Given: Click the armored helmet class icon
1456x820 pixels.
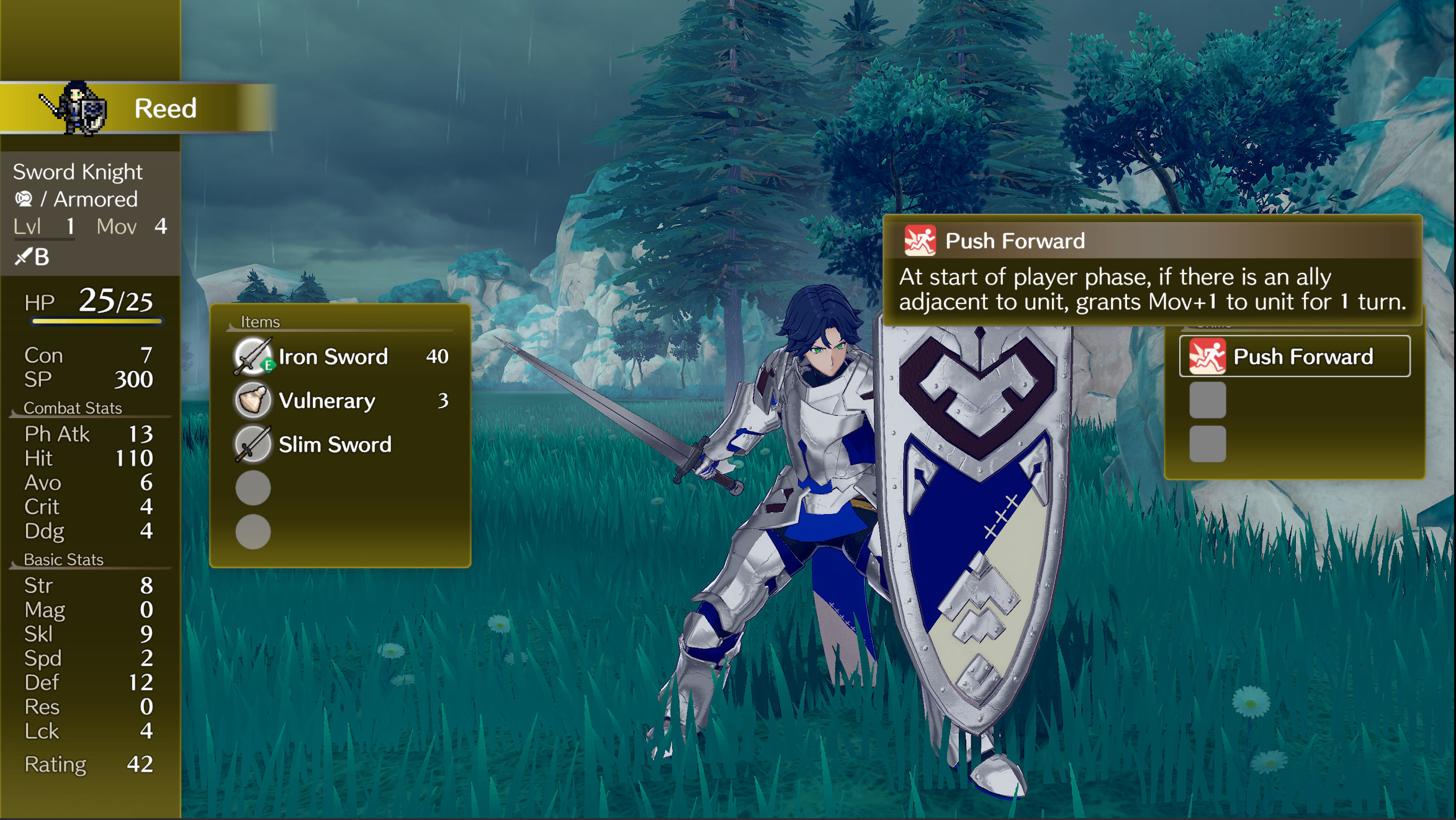Looking at the screenshot, I should click(24, 198).
